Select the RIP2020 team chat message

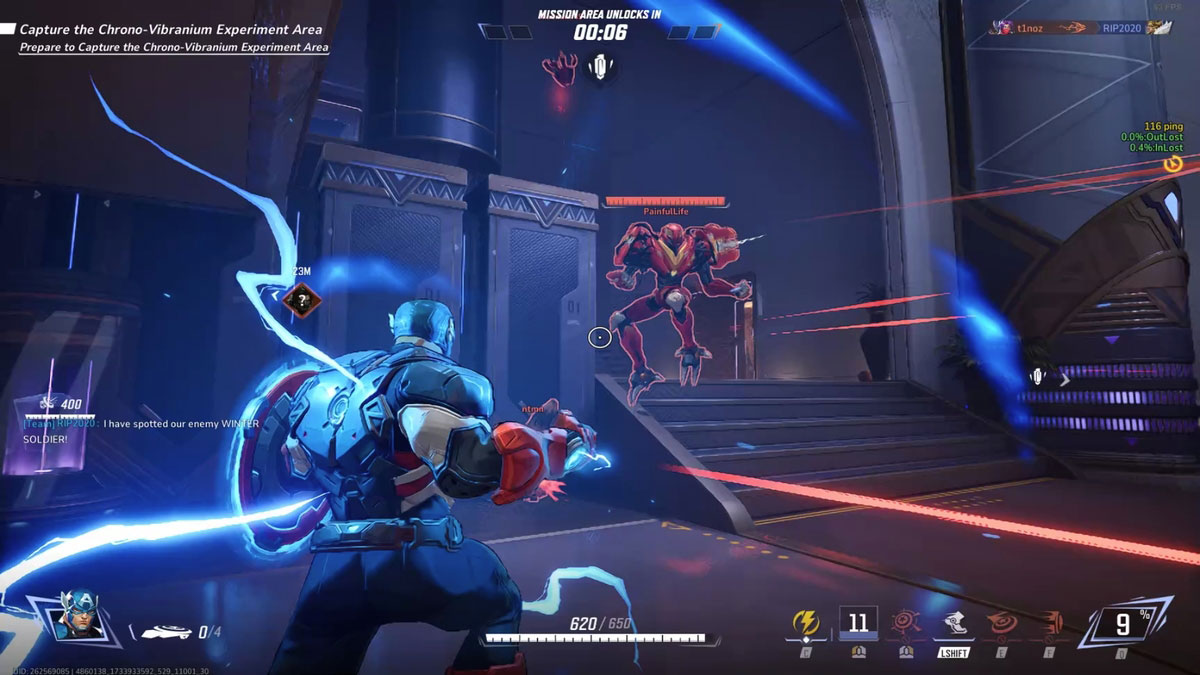pyautogui.click(x=140, y=431)
